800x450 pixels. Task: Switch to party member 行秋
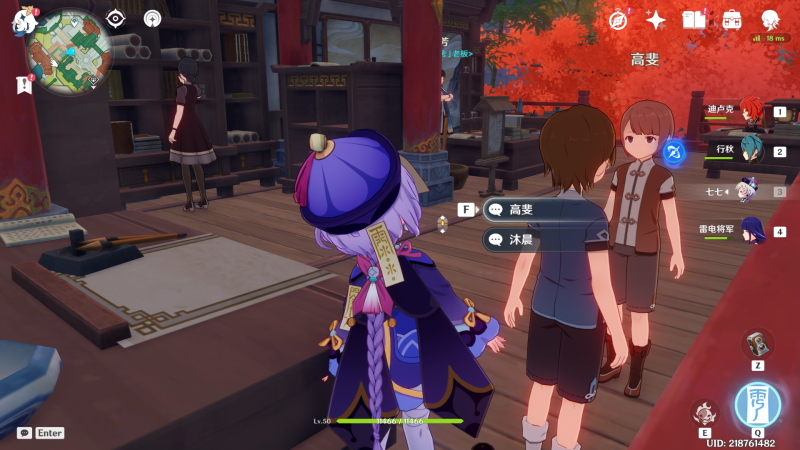click(750, 151)
